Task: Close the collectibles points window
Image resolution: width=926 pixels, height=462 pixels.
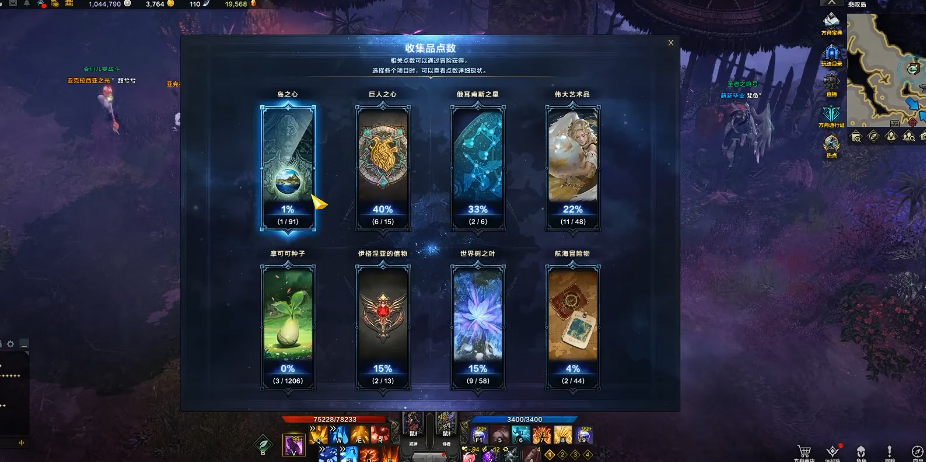Action: point(670,43)
